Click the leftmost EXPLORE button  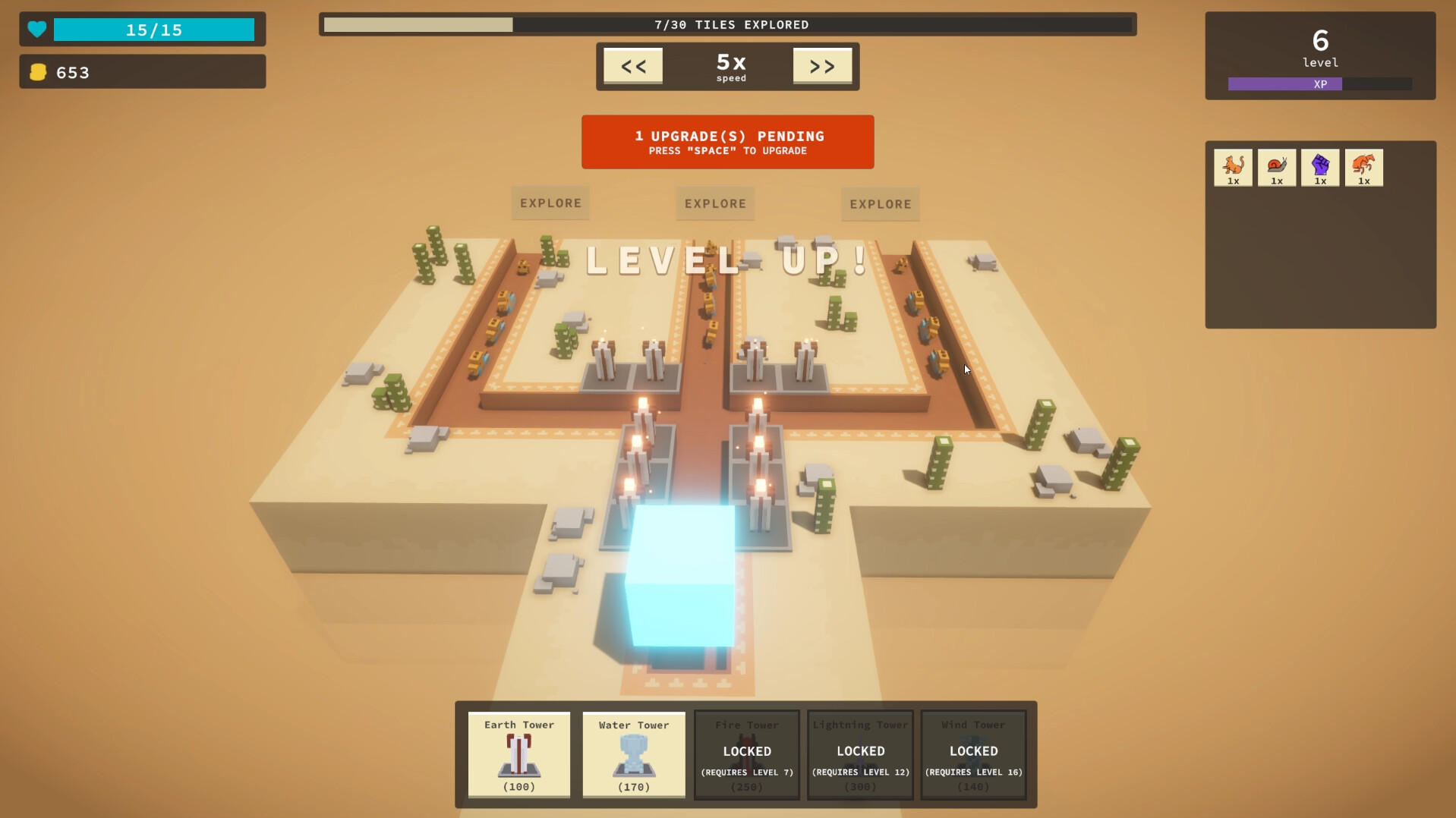550,203
